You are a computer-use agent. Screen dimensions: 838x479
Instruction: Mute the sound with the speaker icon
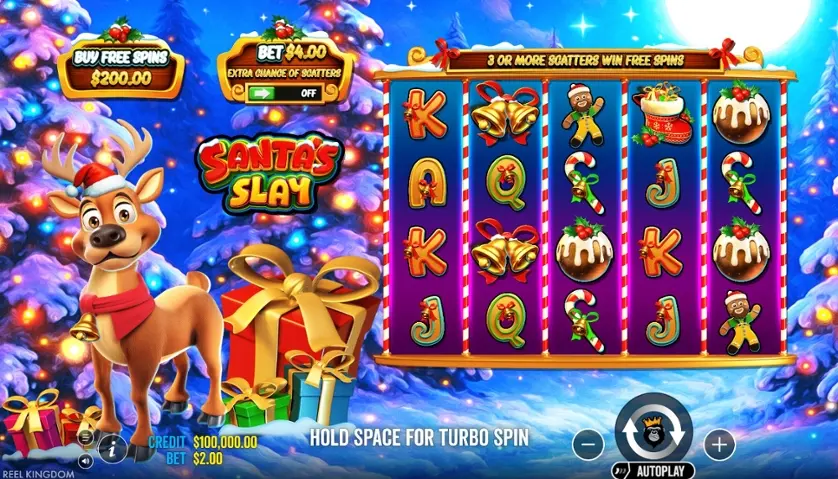click(x=86, y=461)
